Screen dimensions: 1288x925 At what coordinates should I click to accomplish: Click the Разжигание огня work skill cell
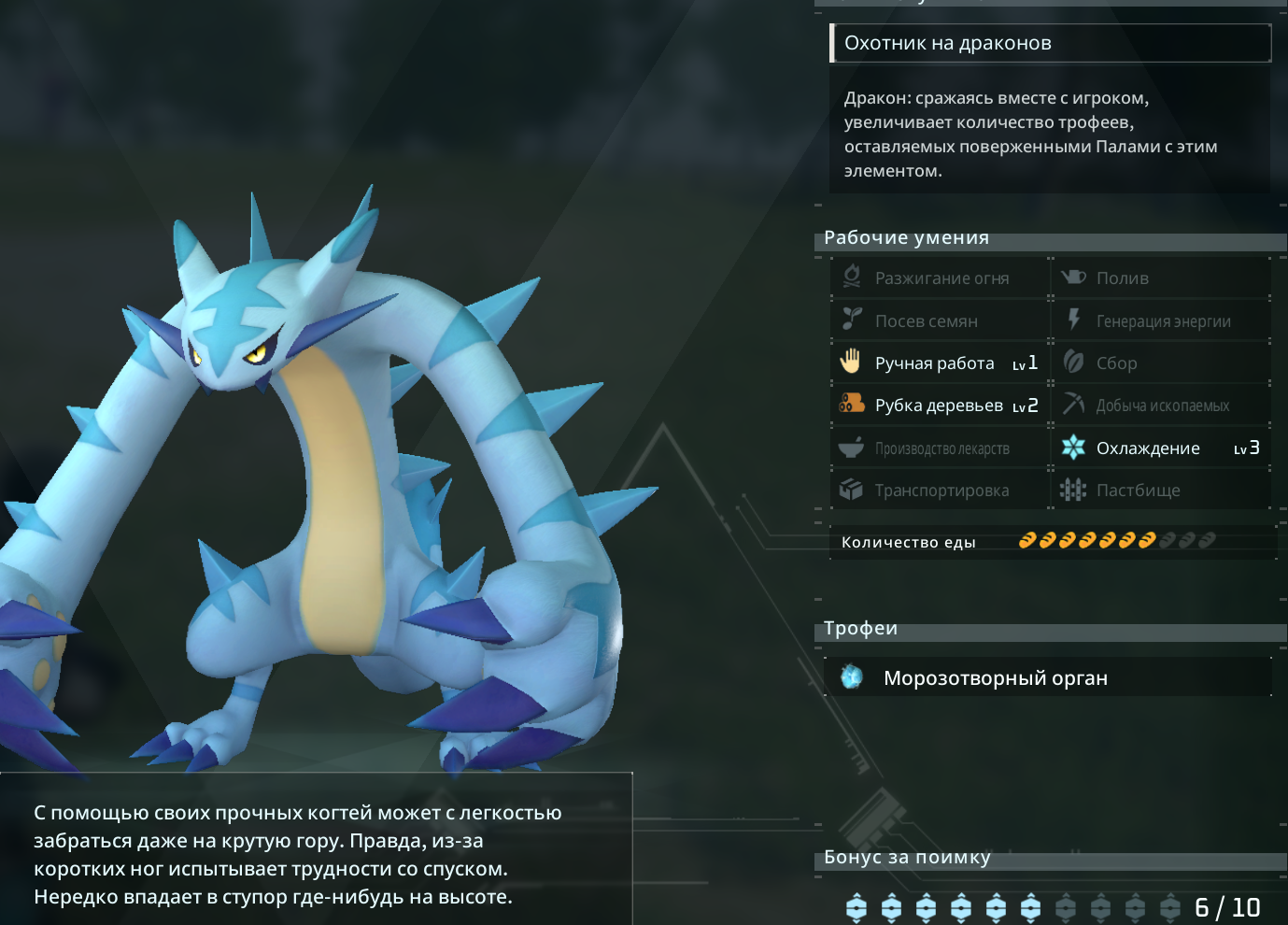tap(941, 278)
